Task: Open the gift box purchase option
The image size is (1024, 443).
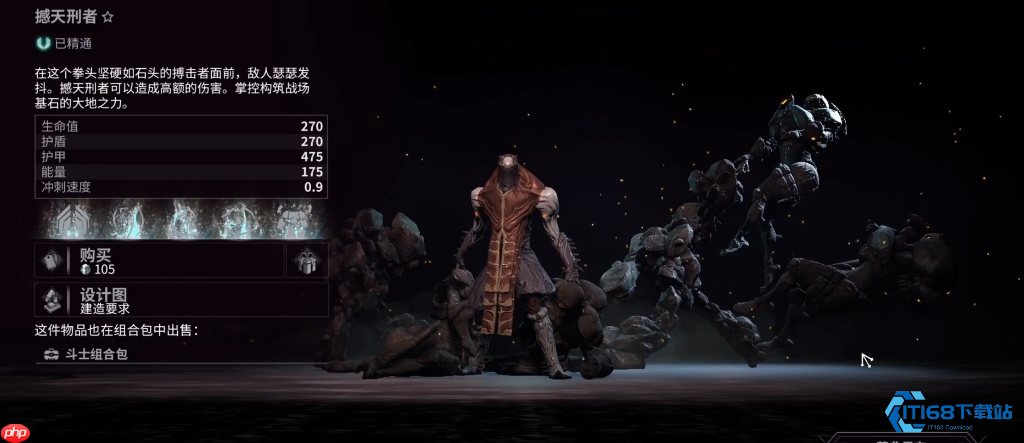Action: [x=307, y=260]
